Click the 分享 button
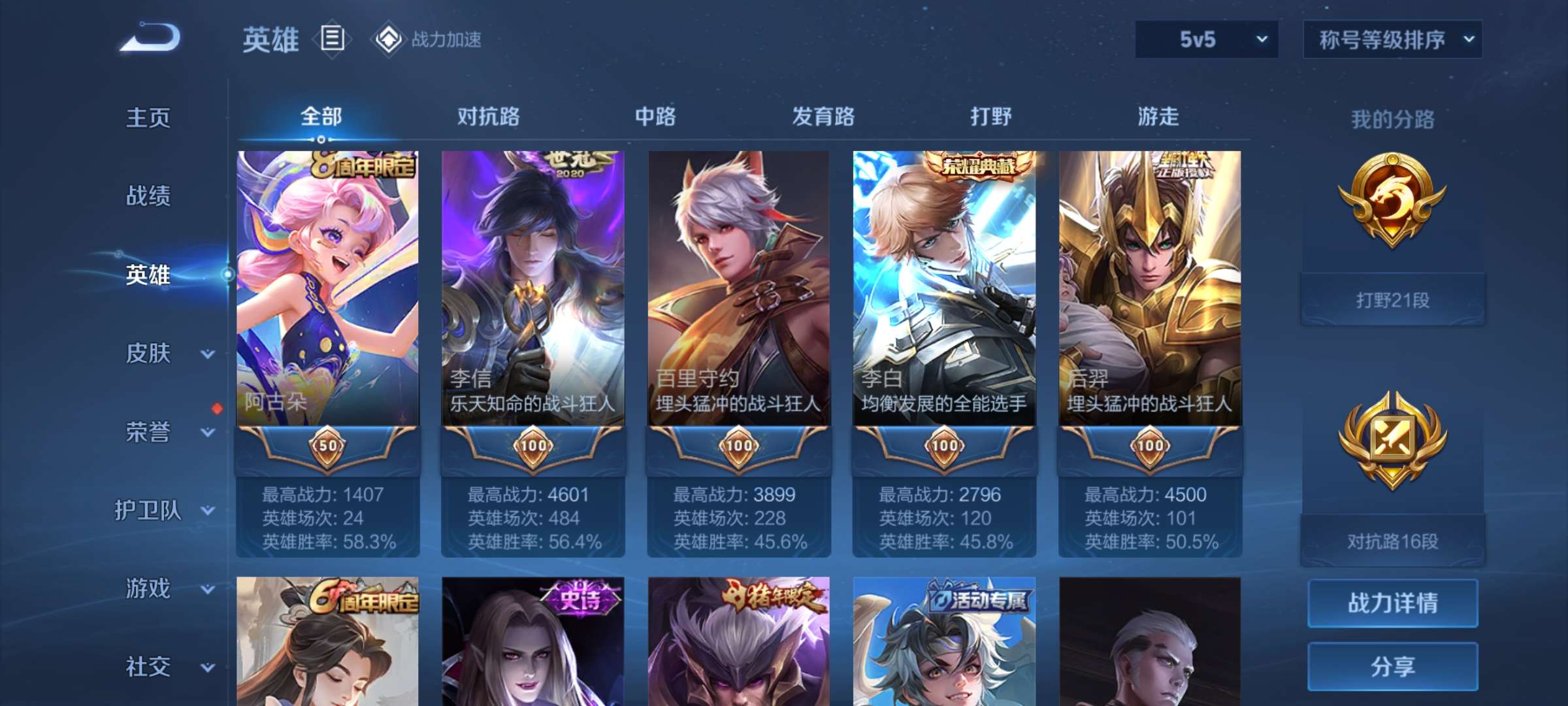 [1392, 667]
